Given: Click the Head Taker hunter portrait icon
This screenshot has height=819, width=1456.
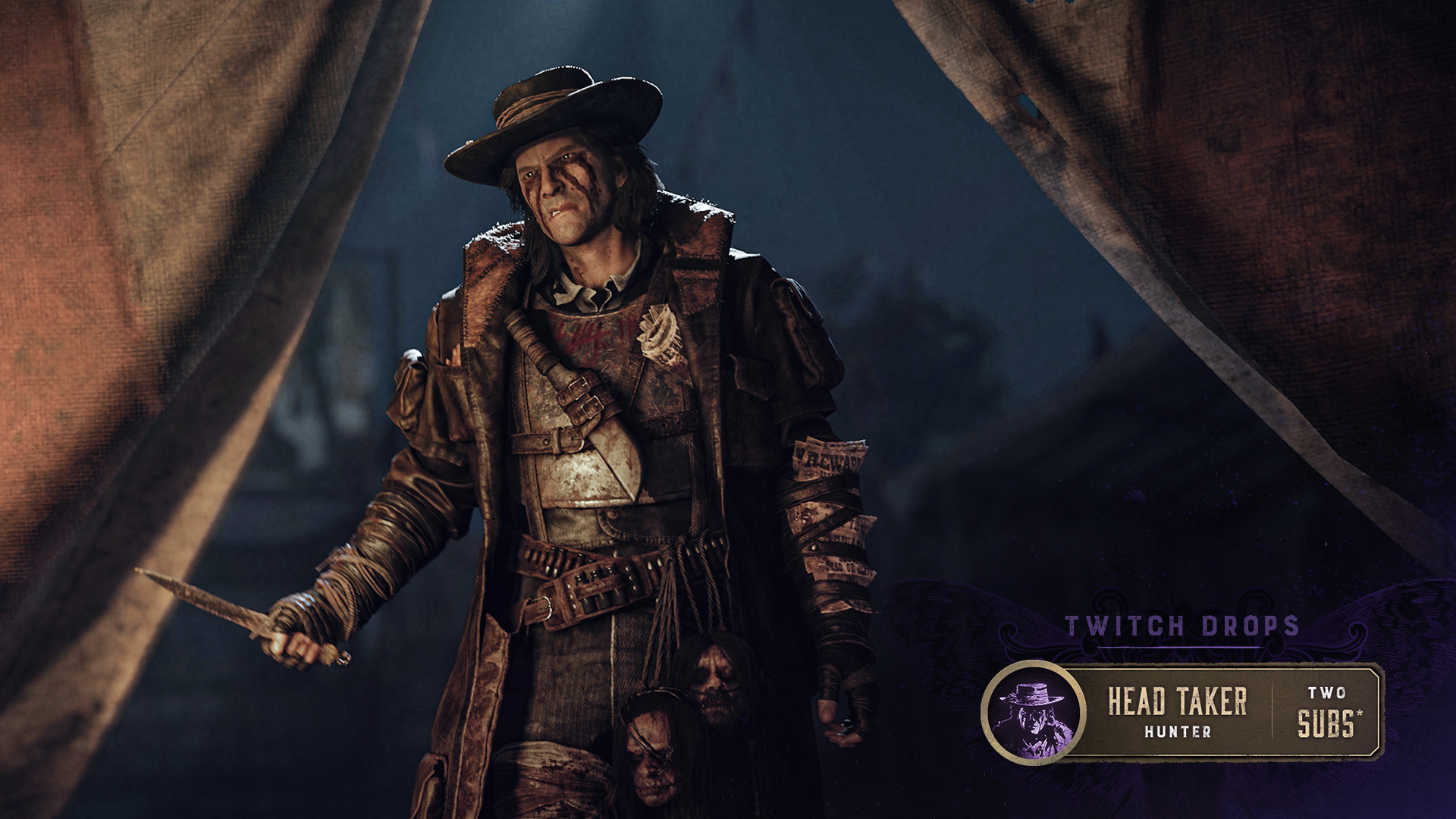Looking at the screenshot, I should coord(1032,712).
